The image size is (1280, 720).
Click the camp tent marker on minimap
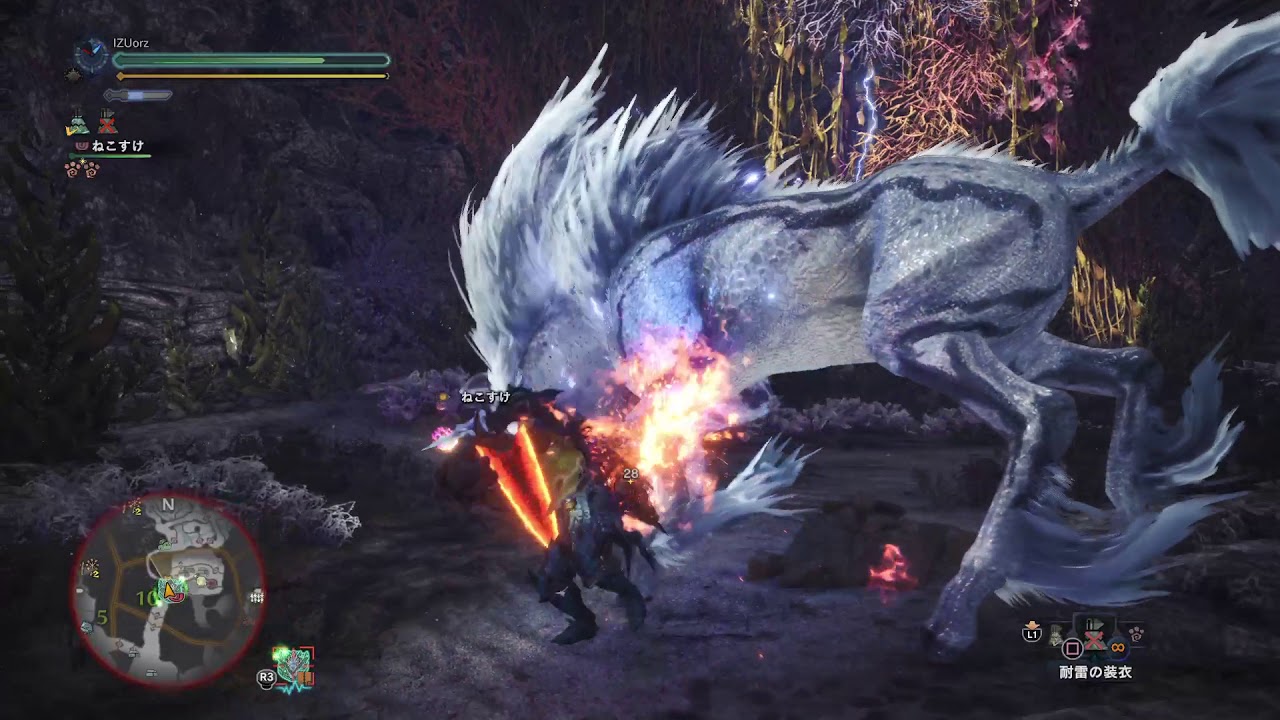coord(257,596)
